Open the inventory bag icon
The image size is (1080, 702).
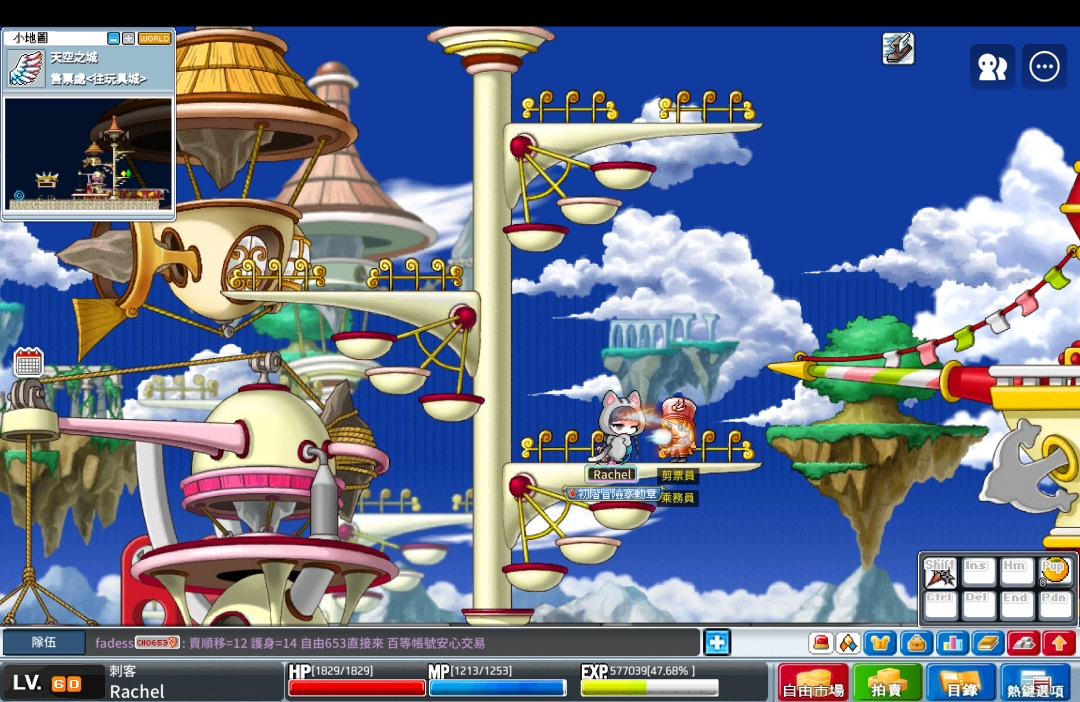tap(916, 642)
